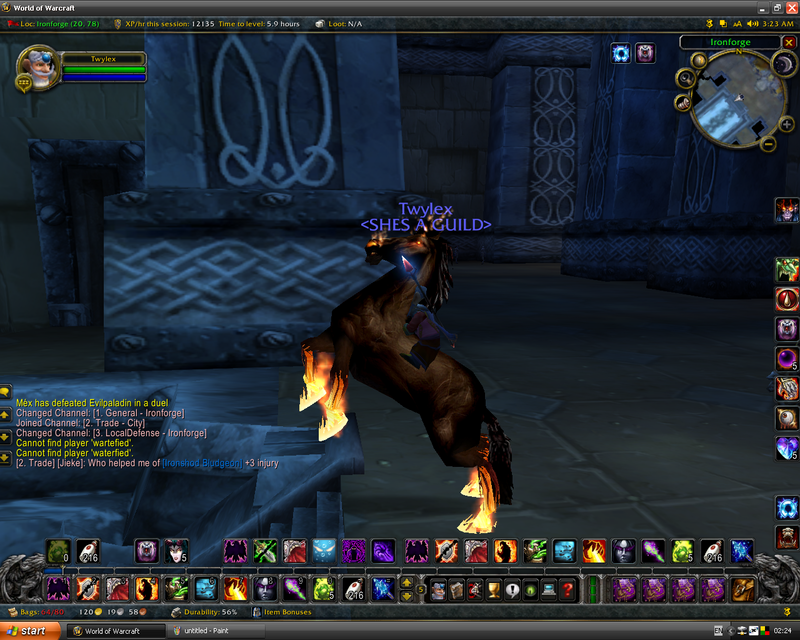Screen dimensions: 800x640
Task: Open the main menu computer button
Action: tap(549, 589)
